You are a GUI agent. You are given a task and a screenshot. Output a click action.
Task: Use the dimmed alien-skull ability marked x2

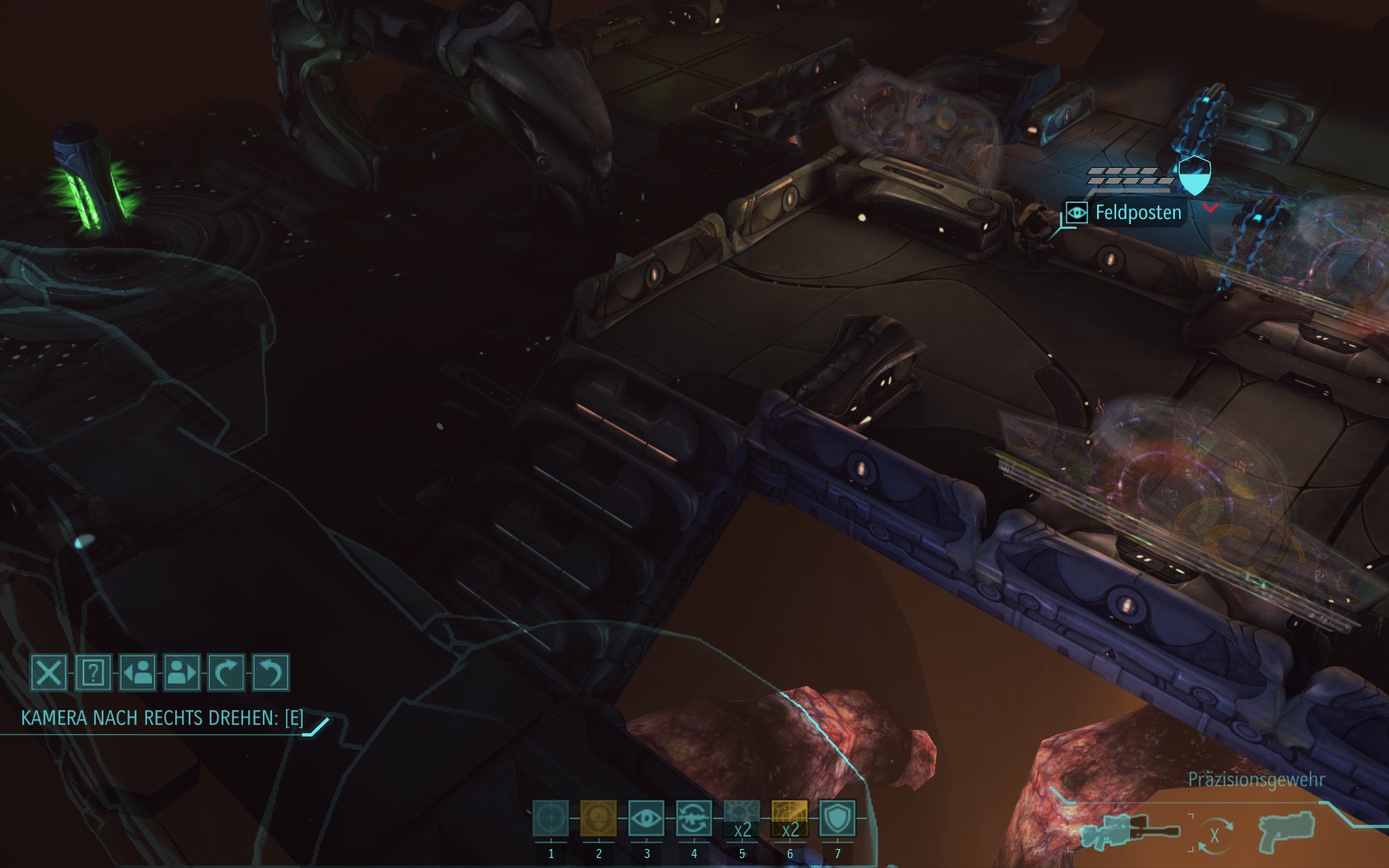coord(742,819)
